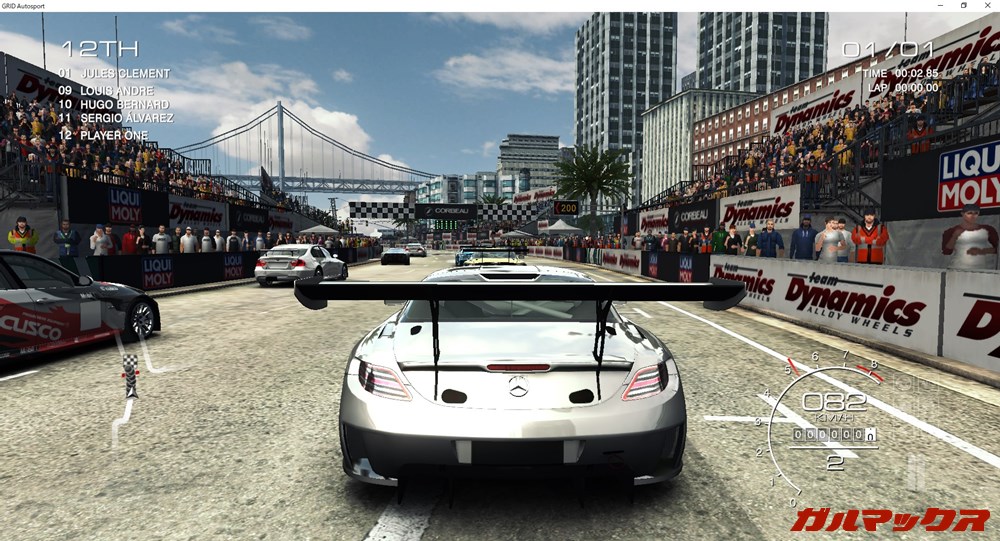1000x541 pixels.
Task: Minimize the GRID Autosport window
Action: point(937,5)
